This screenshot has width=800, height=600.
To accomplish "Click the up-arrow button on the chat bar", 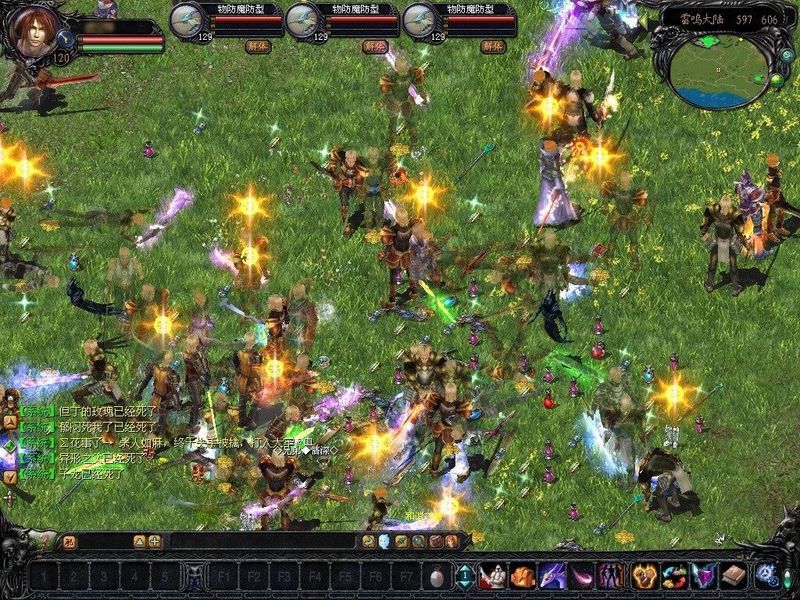I will pos(139,541).
